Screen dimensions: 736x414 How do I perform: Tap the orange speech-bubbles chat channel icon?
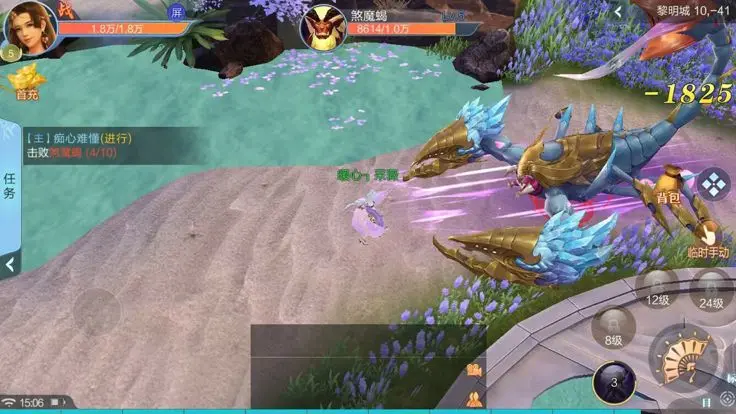coord(473,371)
